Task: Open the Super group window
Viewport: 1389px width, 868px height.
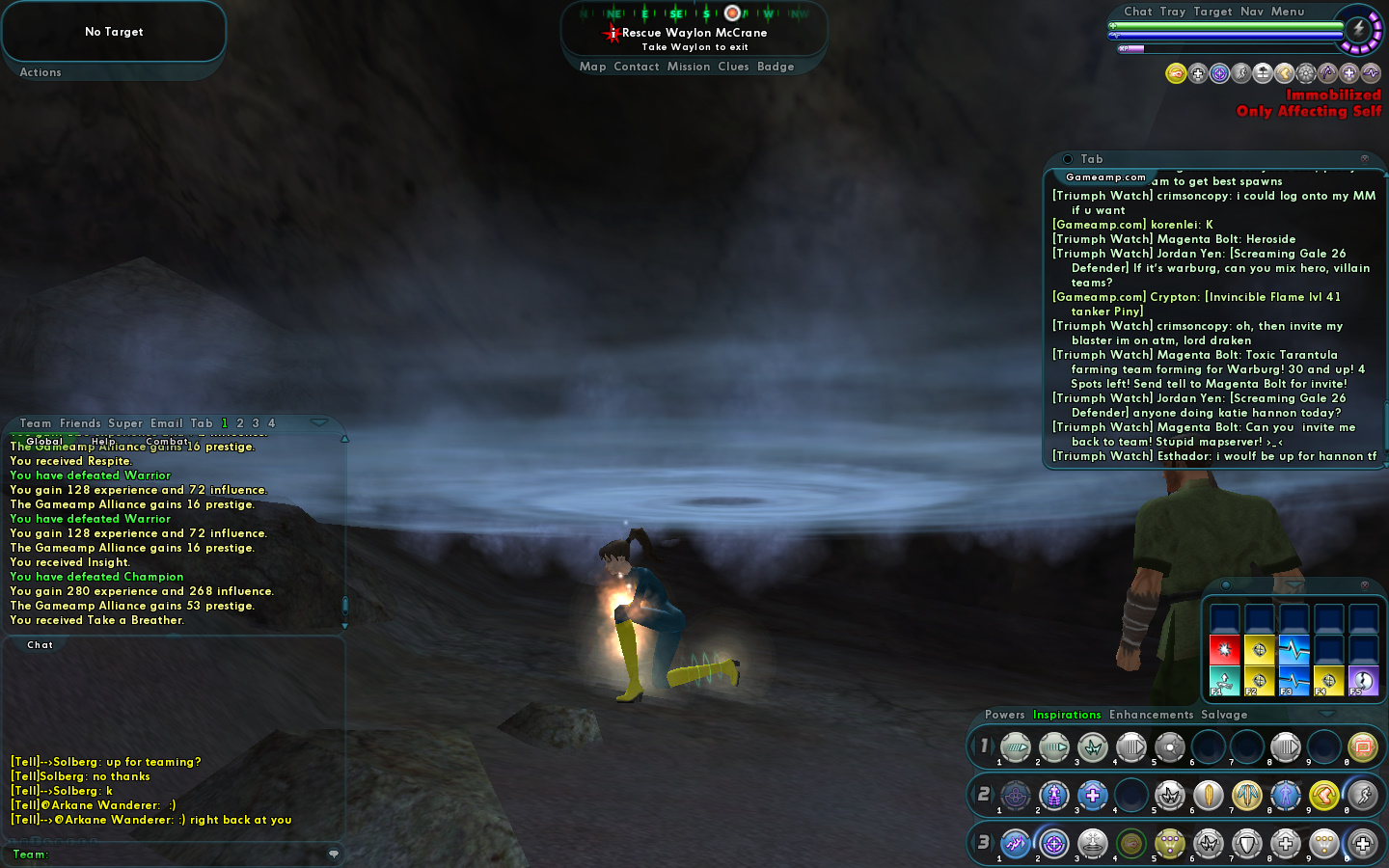Action: pyautogui.click(x=125, y=423)
